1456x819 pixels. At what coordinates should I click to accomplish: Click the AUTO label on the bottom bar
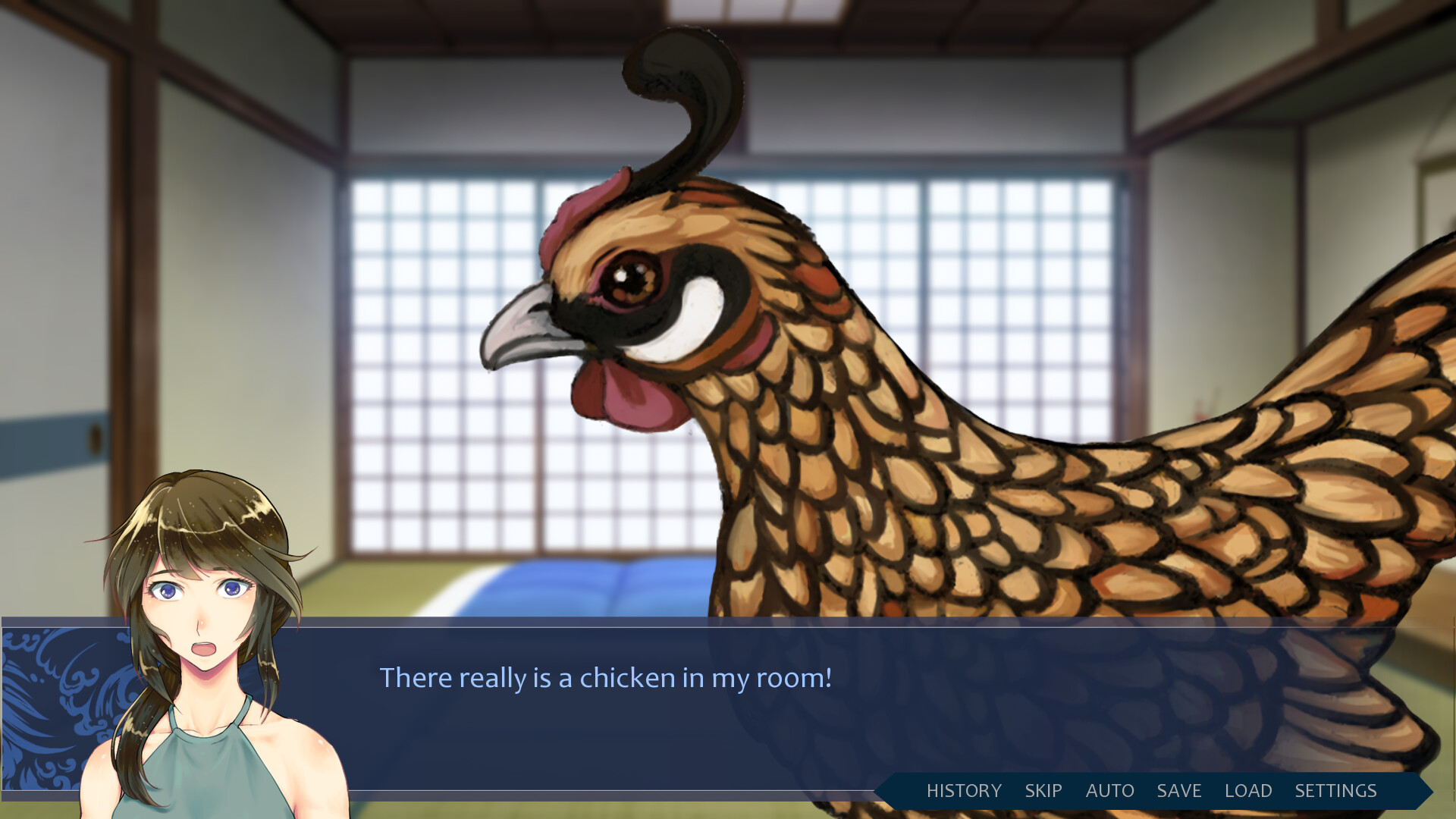pyautogui.click(x=1109, y=791)
